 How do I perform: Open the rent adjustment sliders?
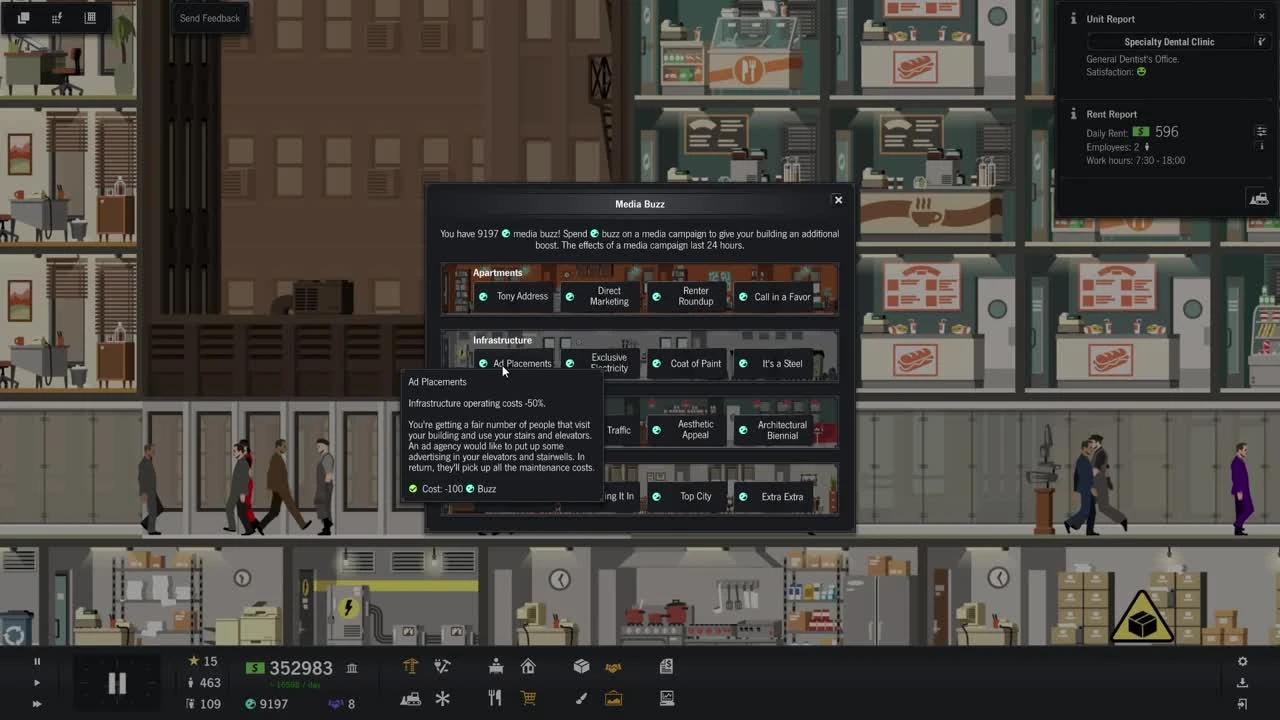click(x=1261, y=130)
